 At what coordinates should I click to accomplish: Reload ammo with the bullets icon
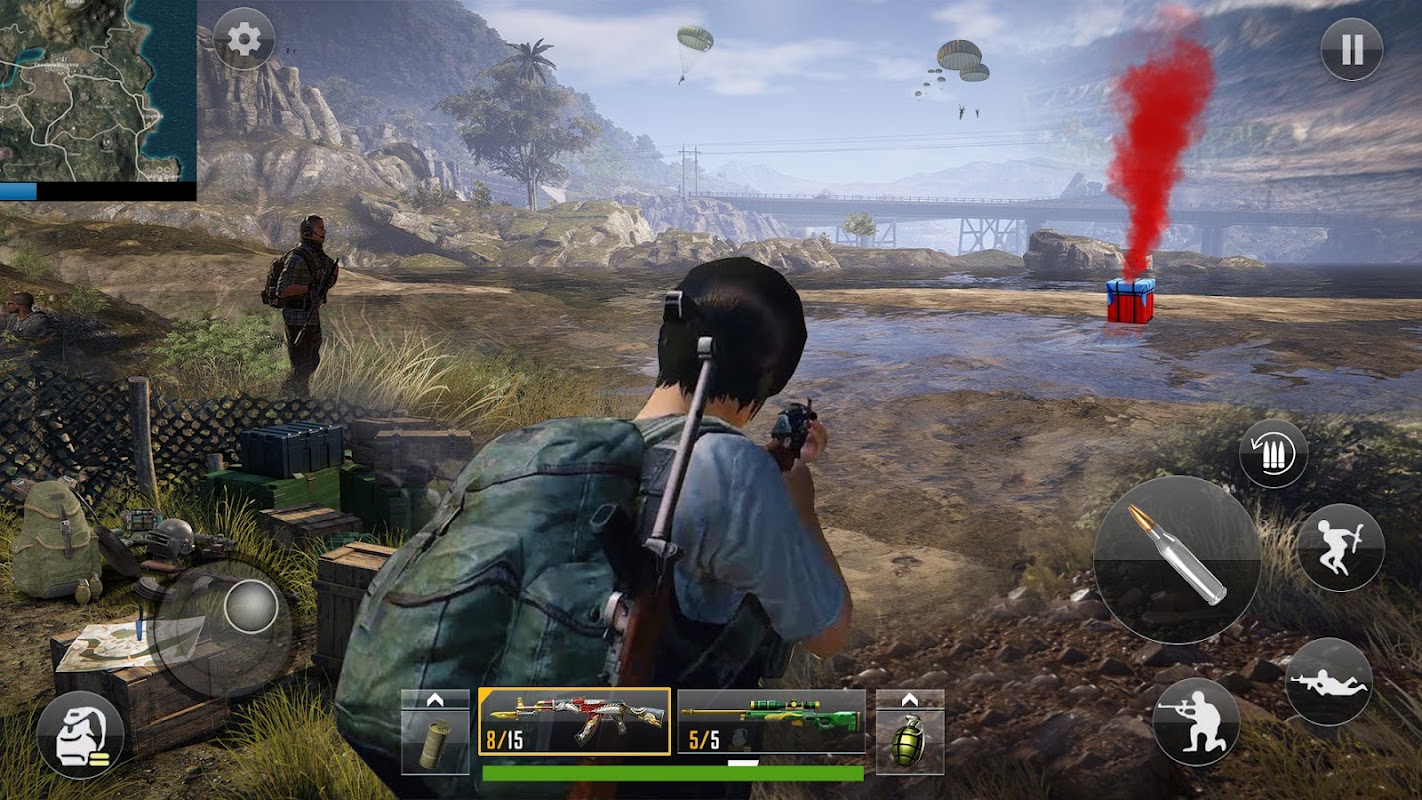(x=1273, y=454)
